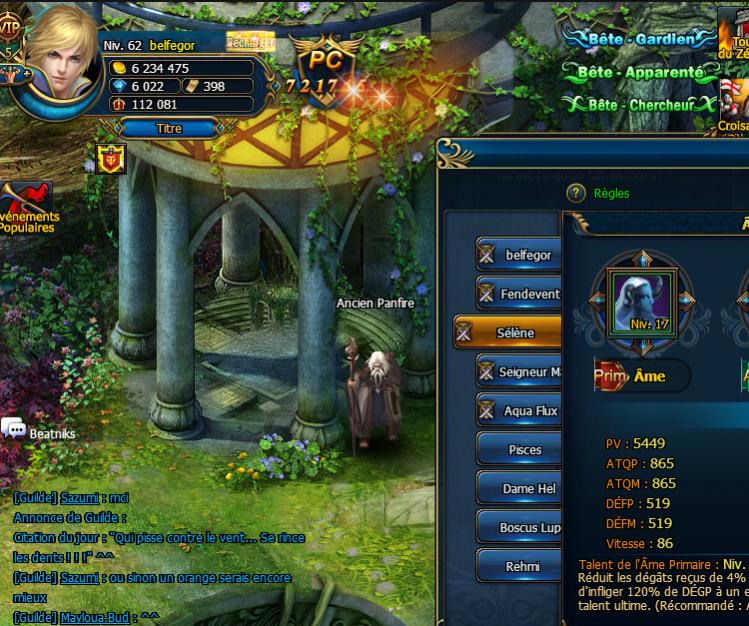This screenshot has height=626, width=749.
Task: Click the Recharger button
Action: click(x=250, y=42)
